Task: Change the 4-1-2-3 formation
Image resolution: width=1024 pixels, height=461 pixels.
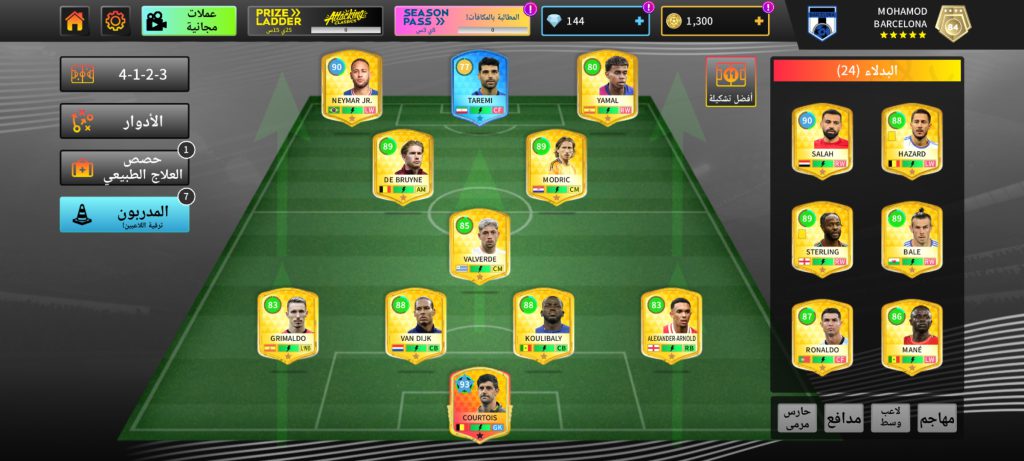Action: coord(124,75)
